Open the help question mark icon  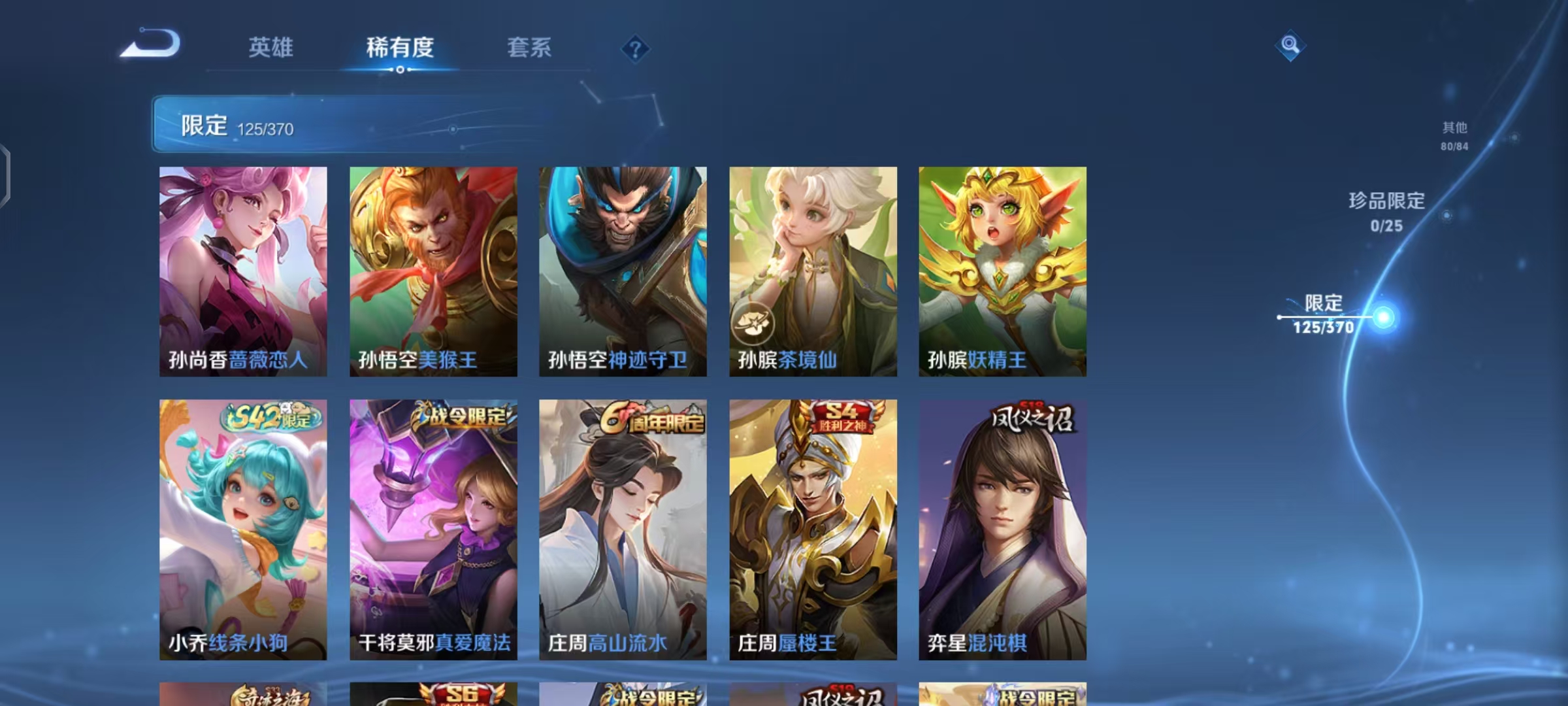pyautogui.click(x=636, y=48)
